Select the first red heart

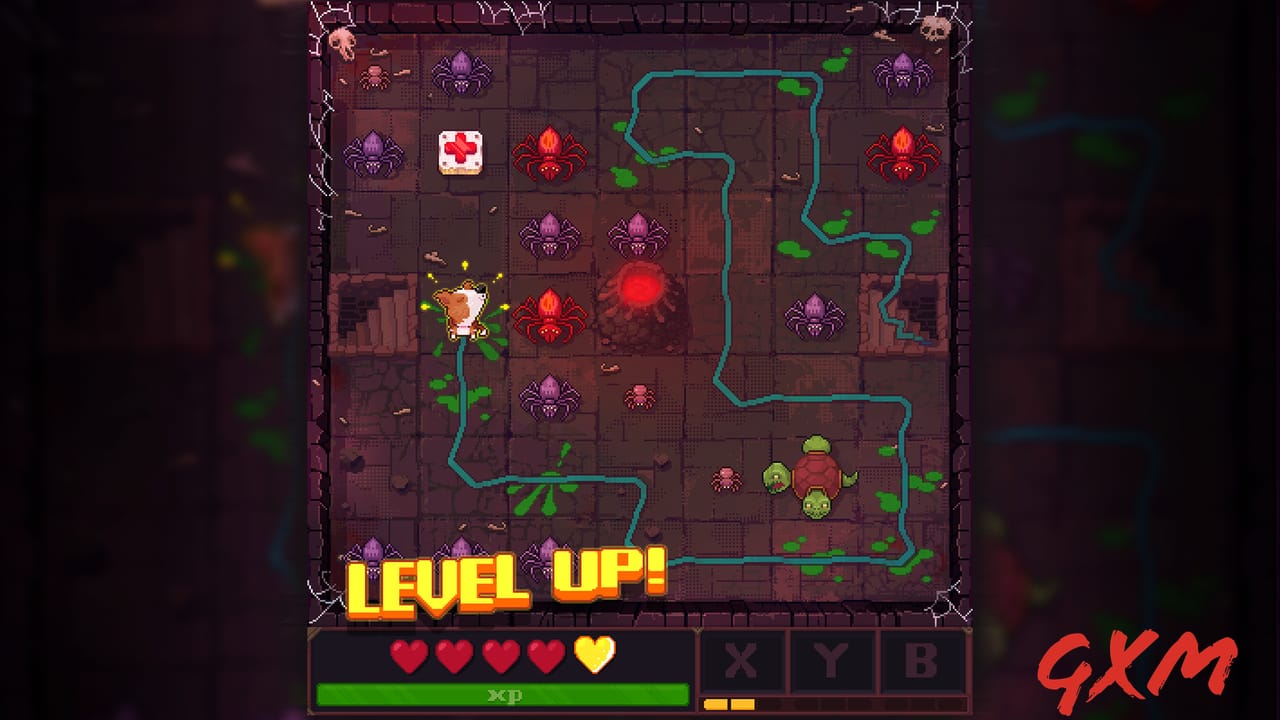coord(410,655)
